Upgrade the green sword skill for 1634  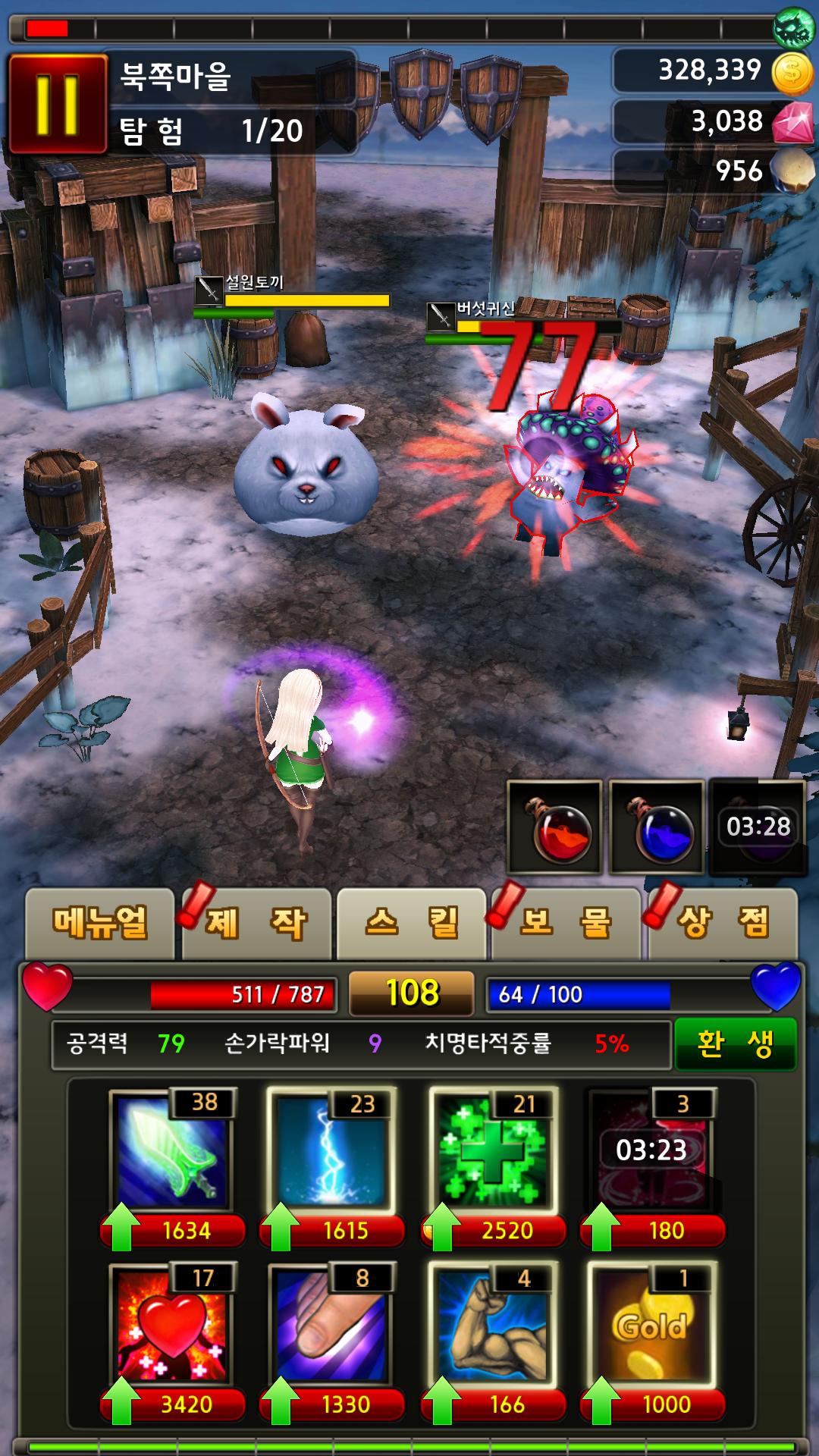point(173,1230)
